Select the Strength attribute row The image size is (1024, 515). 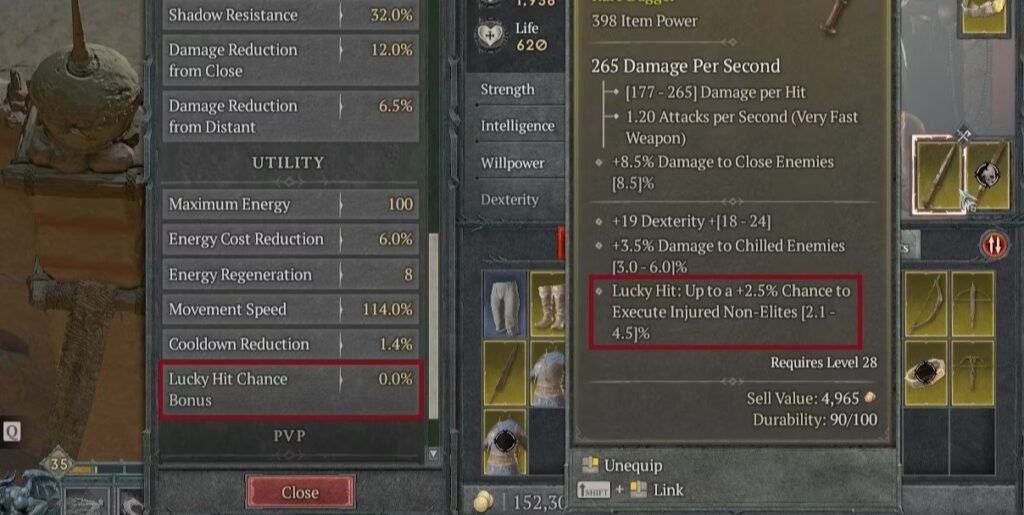pos(508,90)
